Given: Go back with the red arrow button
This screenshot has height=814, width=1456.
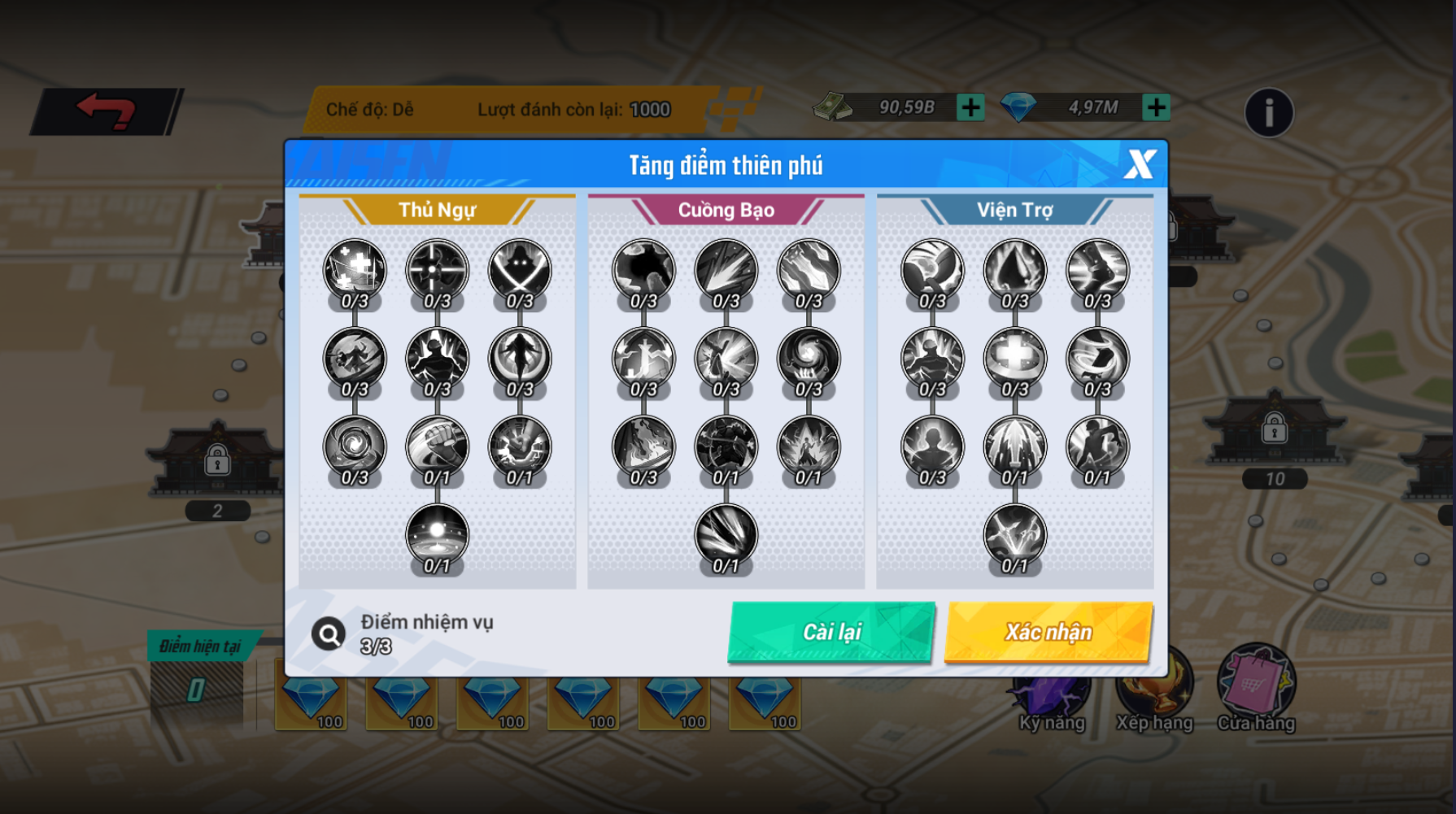Looking at the screenshot, I should click(106, 111).
